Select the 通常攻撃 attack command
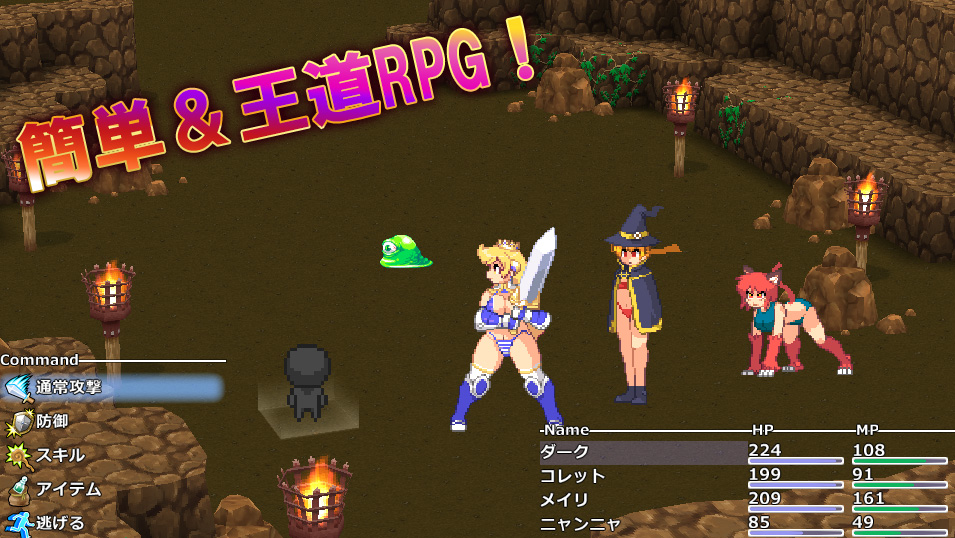Viewport: 955px width, 538px height. pos(70,387)
